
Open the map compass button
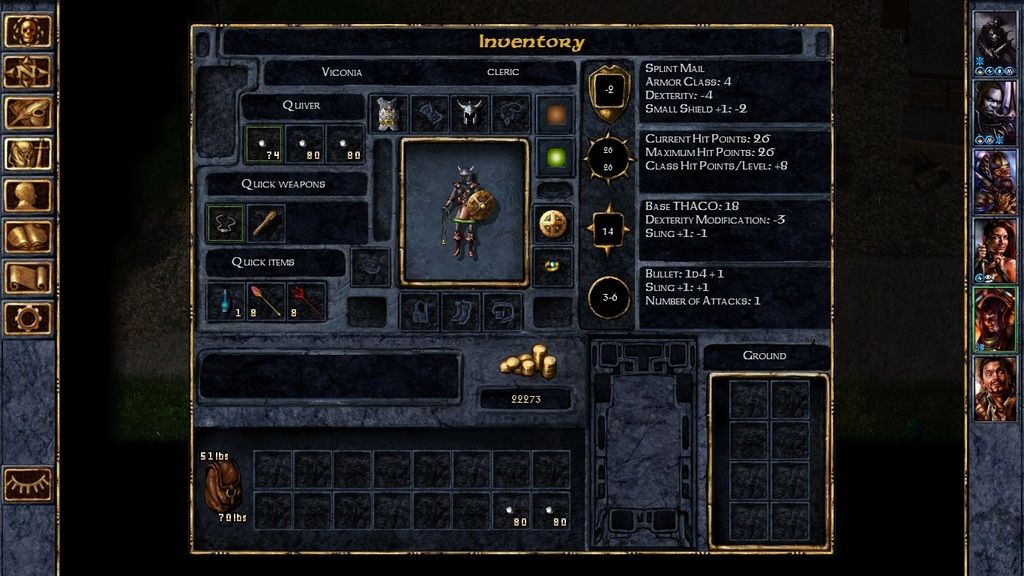[28, 72]
